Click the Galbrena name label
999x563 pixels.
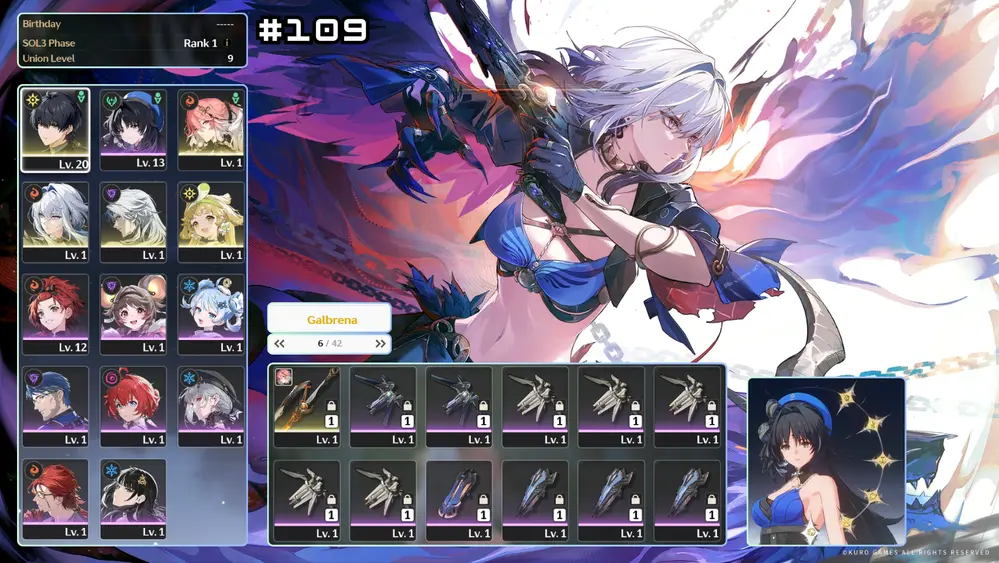coord(329,318)
